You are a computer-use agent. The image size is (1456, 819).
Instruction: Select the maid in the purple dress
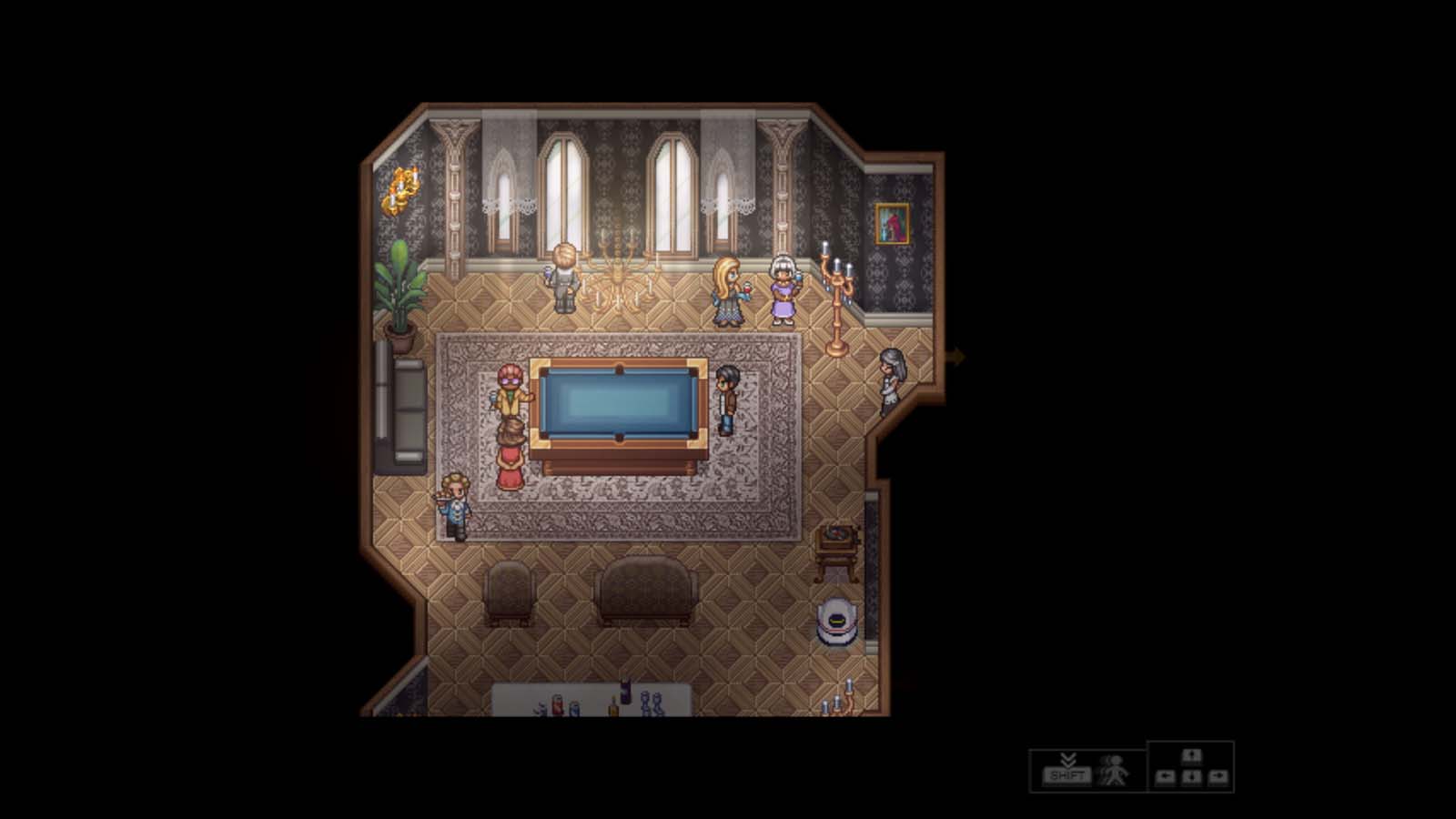(x=783, y=291)
